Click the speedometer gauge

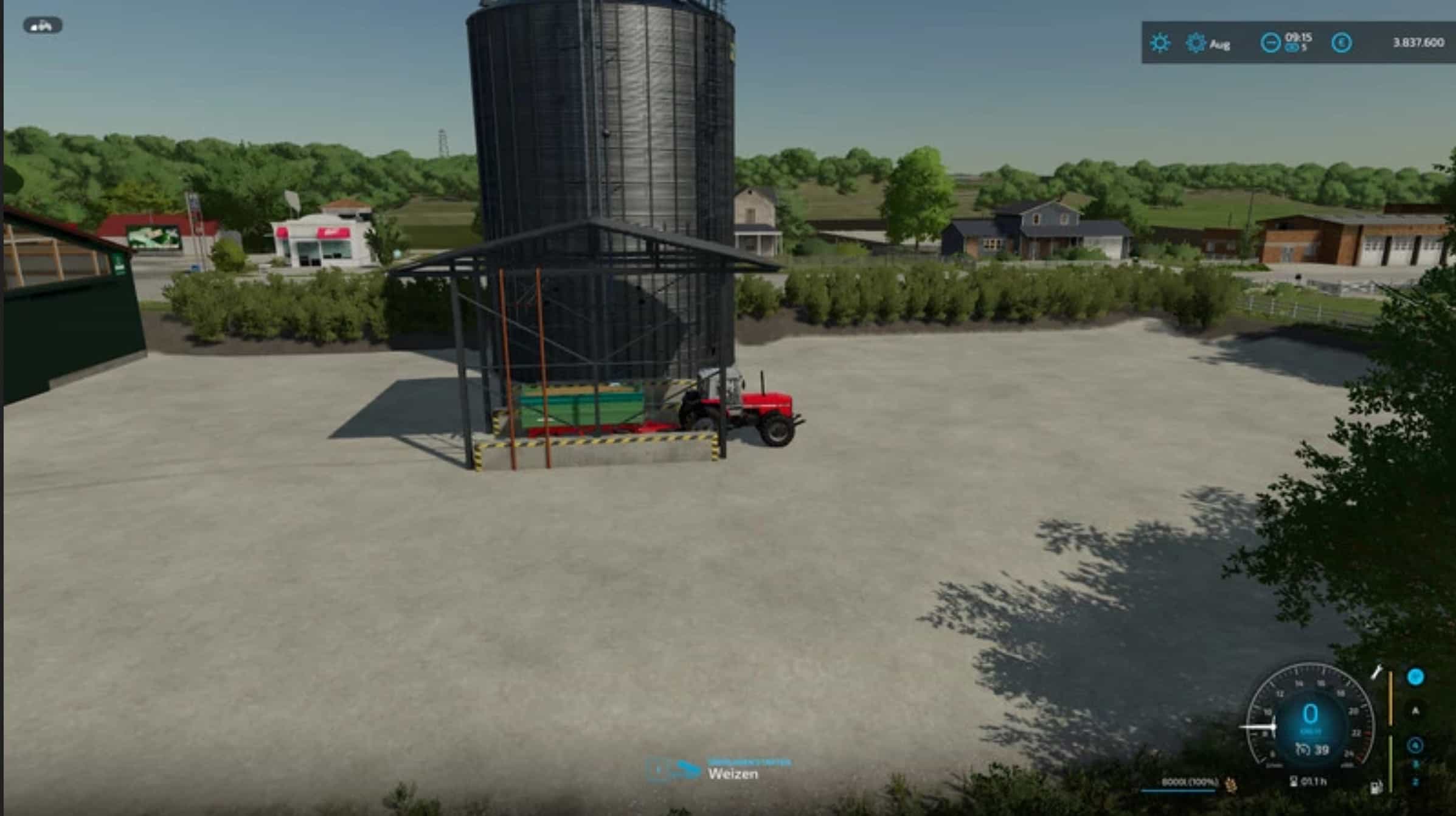click(1309, 718)
